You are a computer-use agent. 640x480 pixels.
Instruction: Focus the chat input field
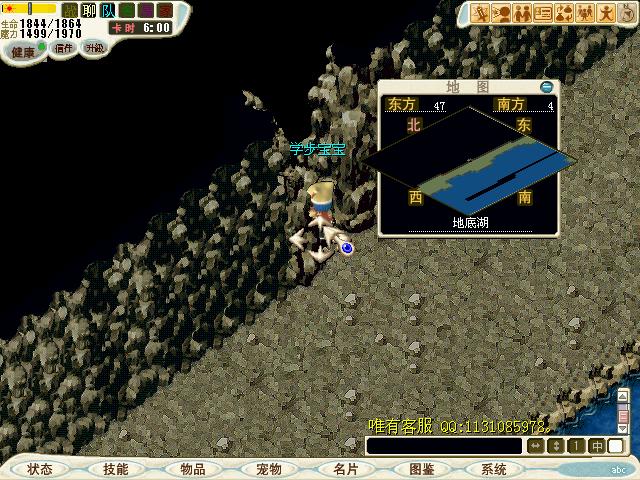(445, 446)
